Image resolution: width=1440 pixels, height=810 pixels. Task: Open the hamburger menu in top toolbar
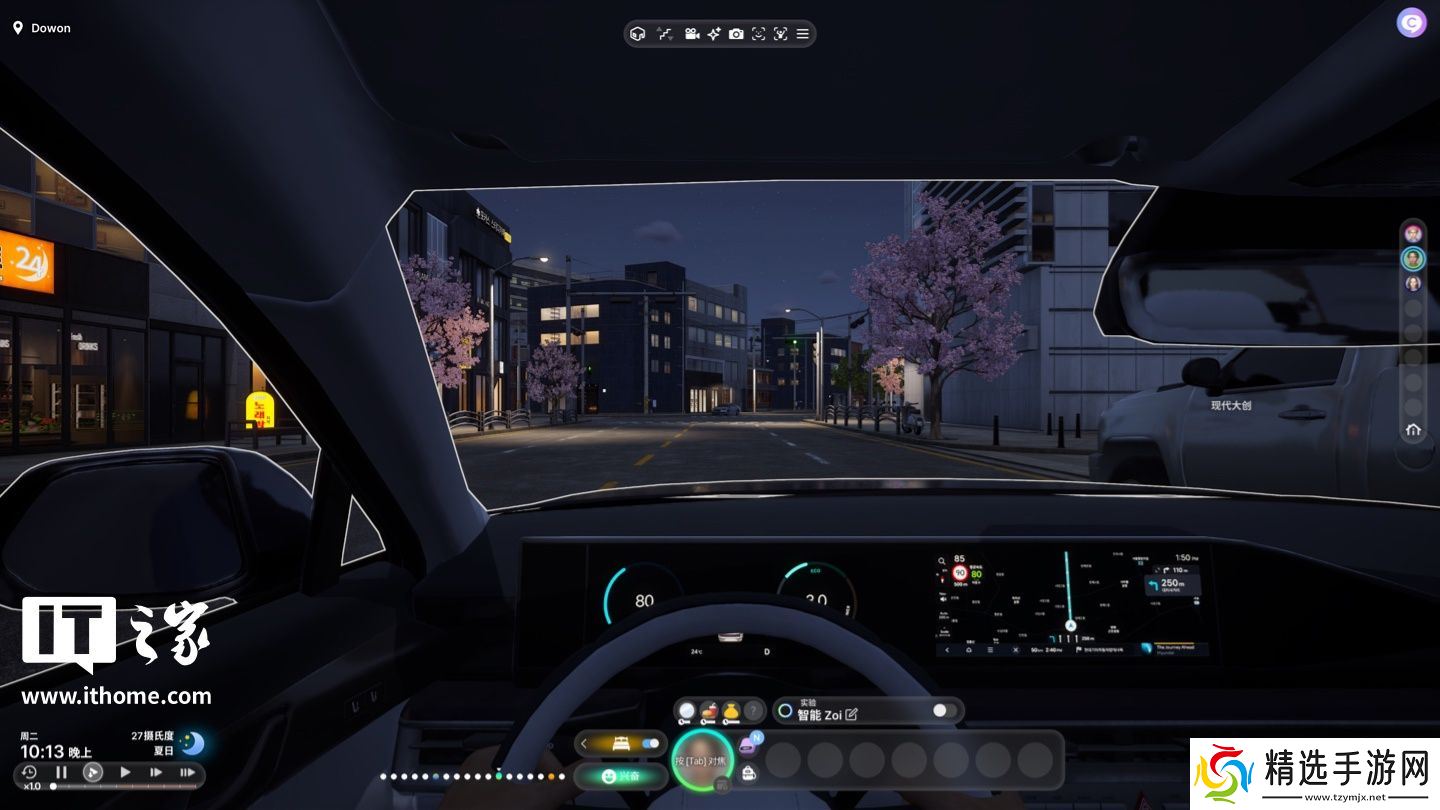(x=802, y=34)
